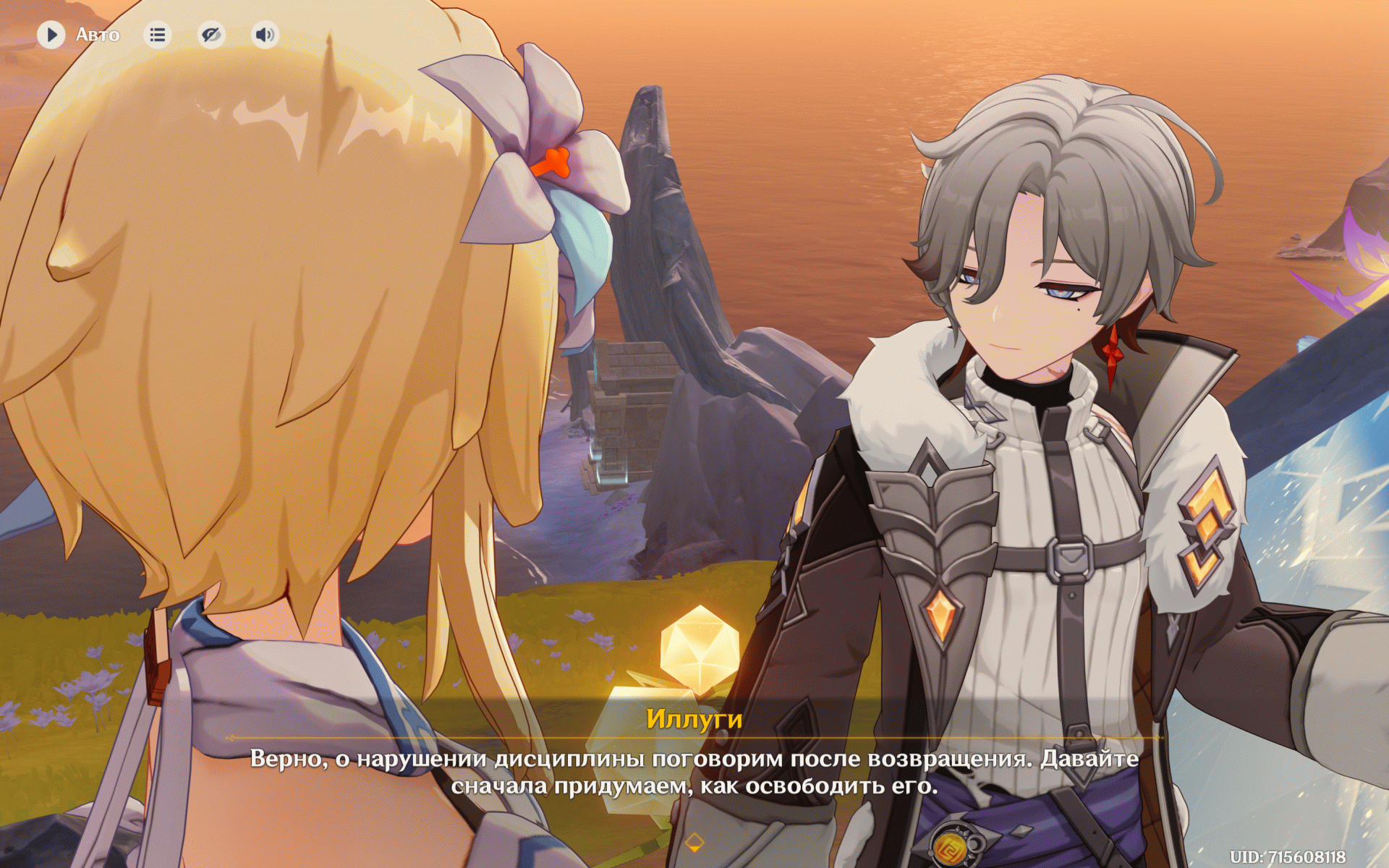The image size is (1389, 868).
Task: Toggle the Авто auto-play button
Action: (x=51, y=35)
